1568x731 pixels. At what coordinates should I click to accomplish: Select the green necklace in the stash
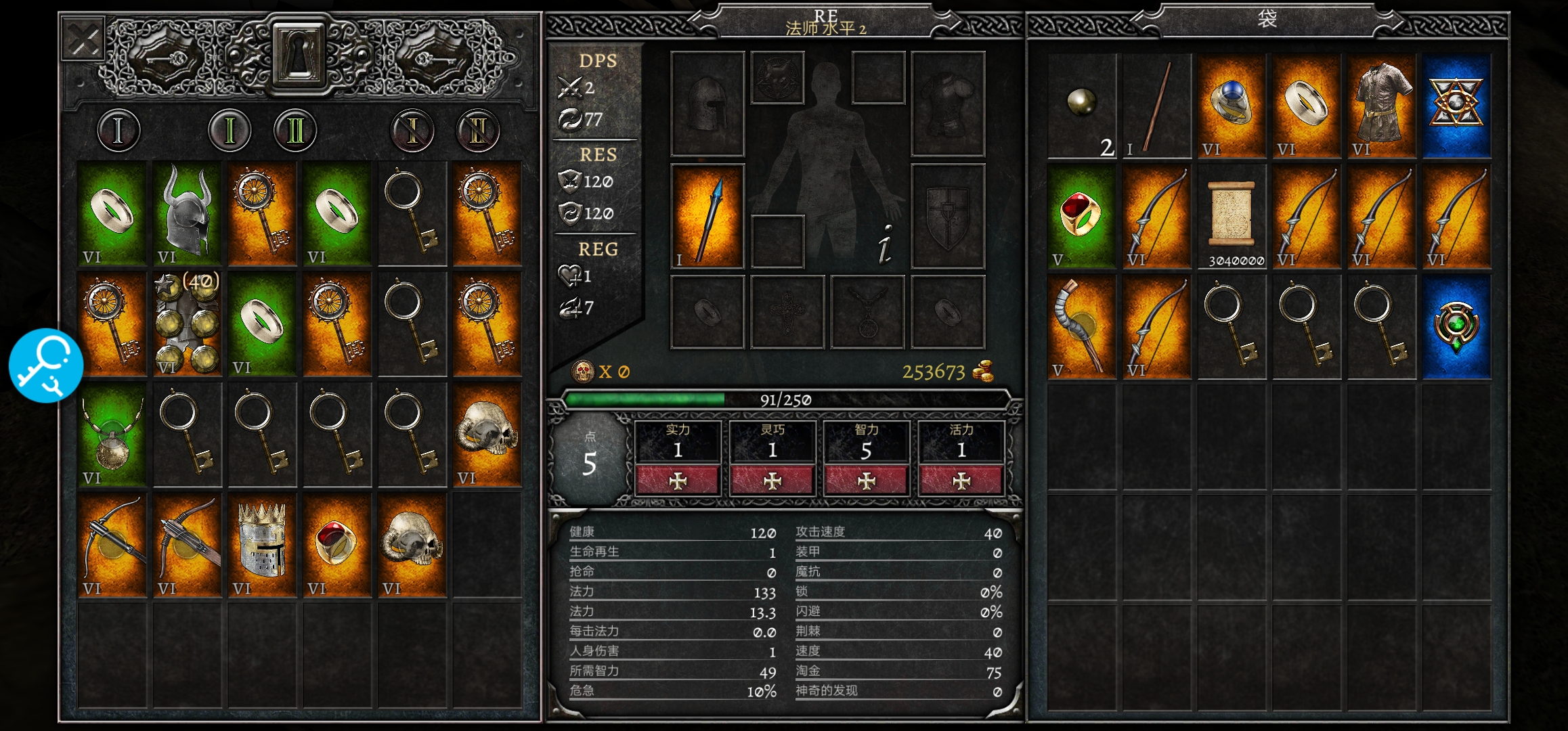click(x=112, y=435)
